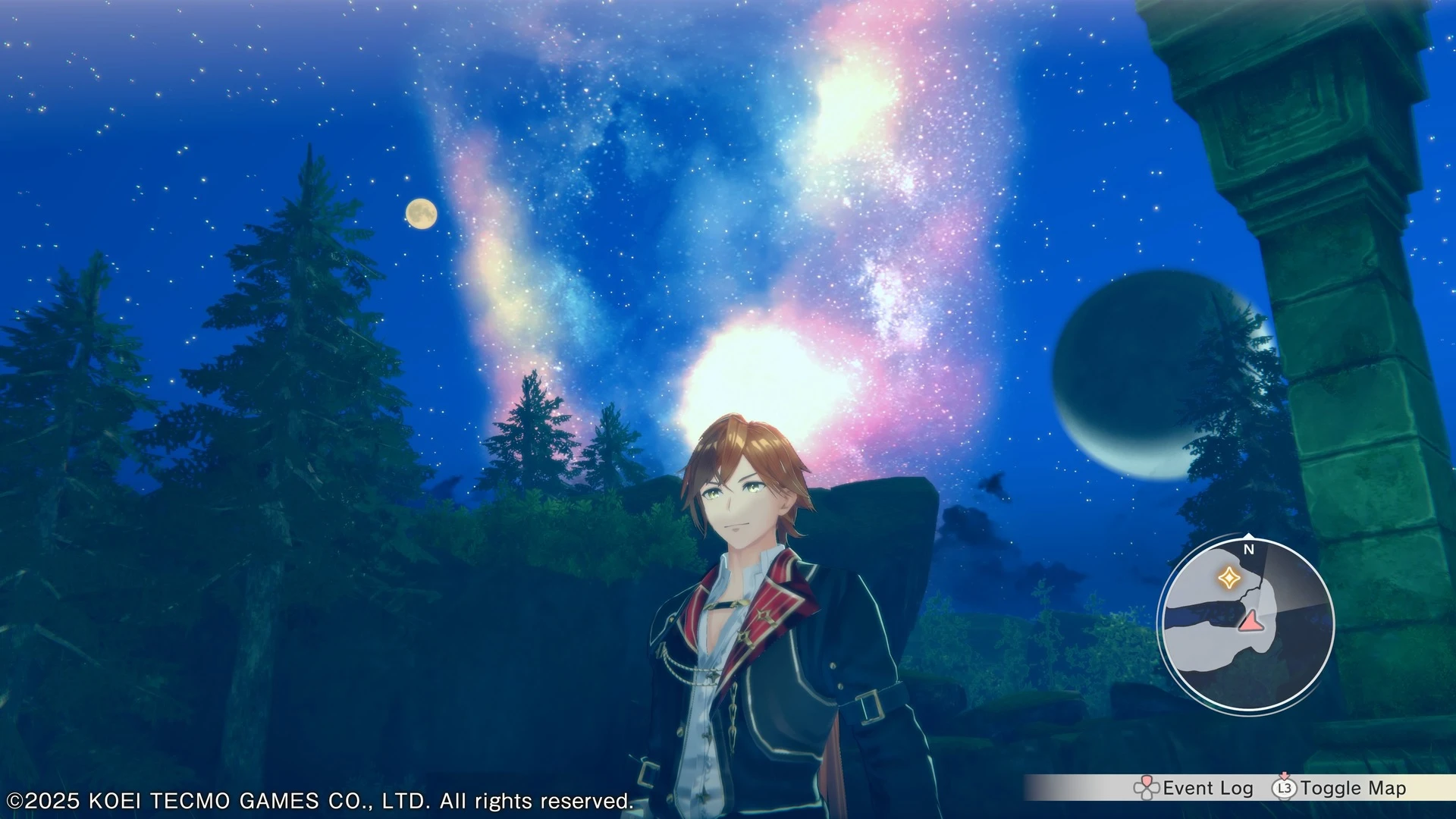Click the red player arrow on minimap

[1248, 622]
